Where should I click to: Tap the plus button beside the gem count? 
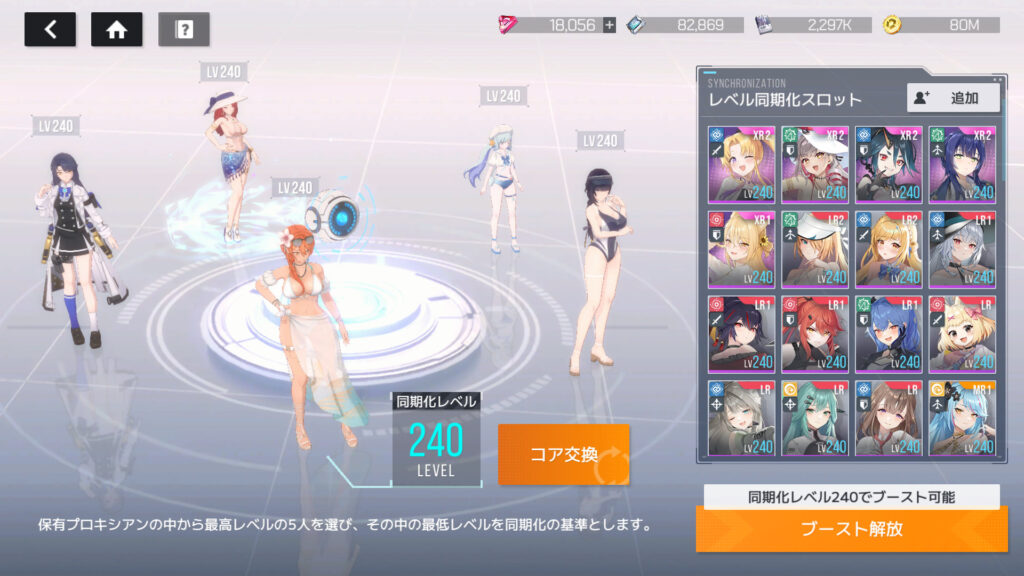609,25
